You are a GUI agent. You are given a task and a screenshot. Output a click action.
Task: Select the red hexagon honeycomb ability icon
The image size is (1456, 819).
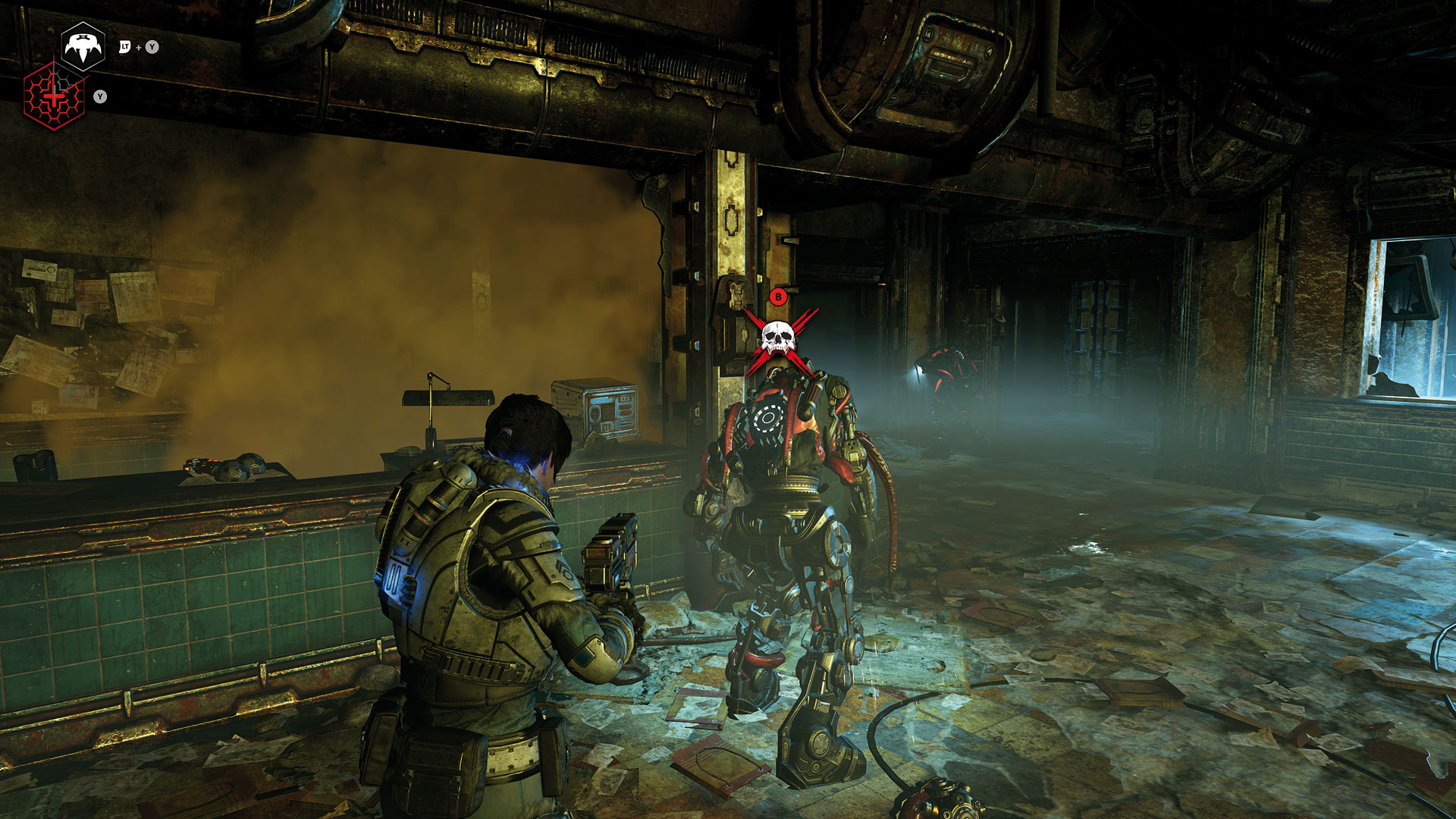(54, 96)
